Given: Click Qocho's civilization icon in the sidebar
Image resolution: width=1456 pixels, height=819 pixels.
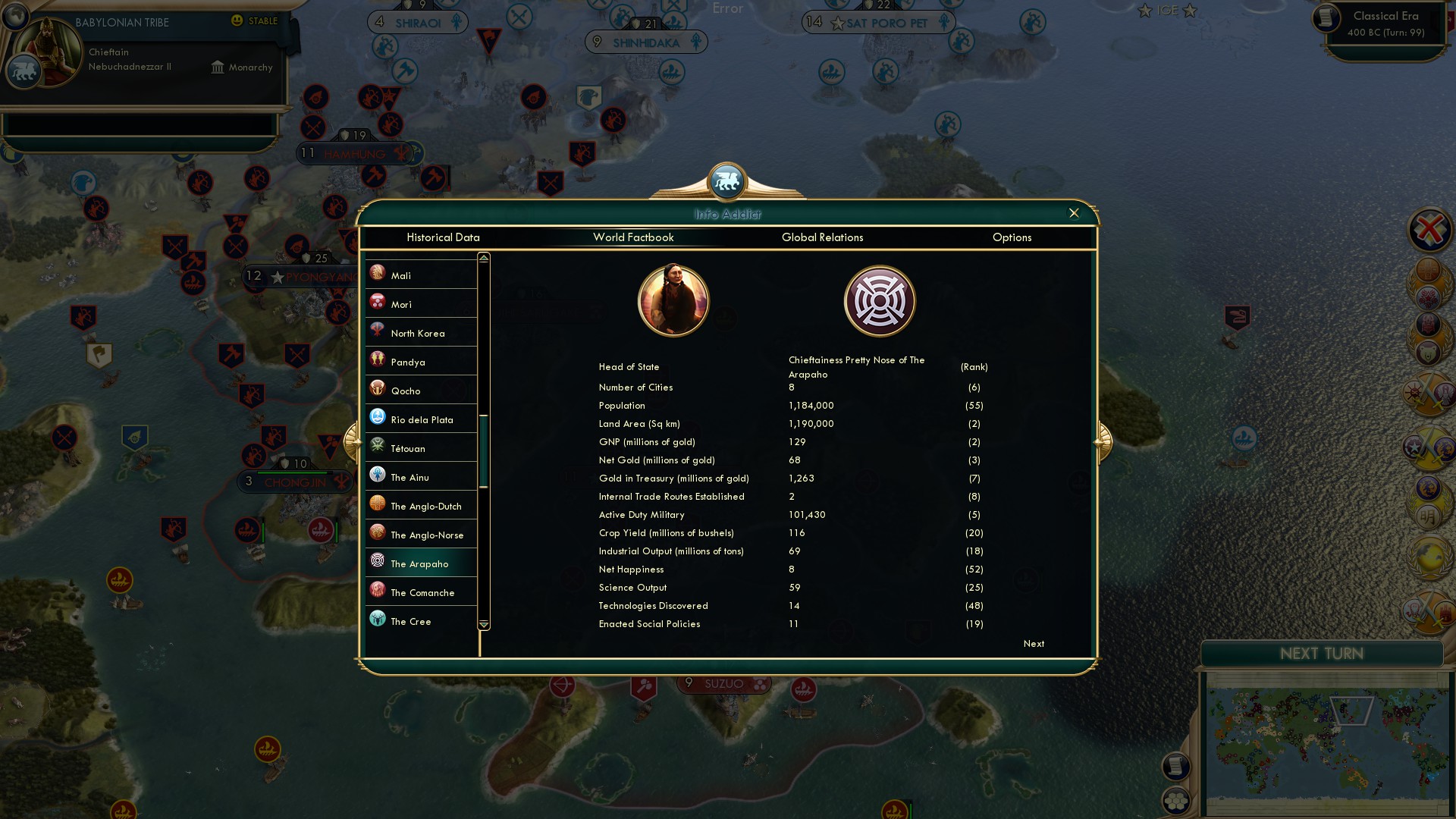Looking at the screenshot, I should point(378,389).
